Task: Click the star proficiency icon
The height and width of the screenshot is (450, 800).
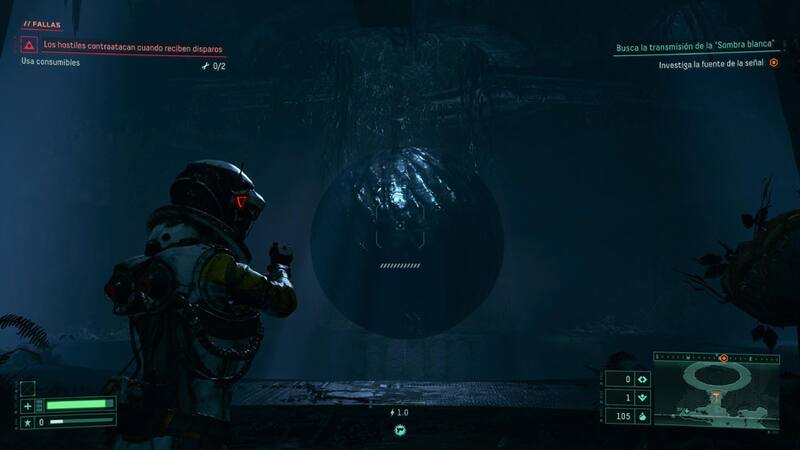Action: click(x=28, y=423)
